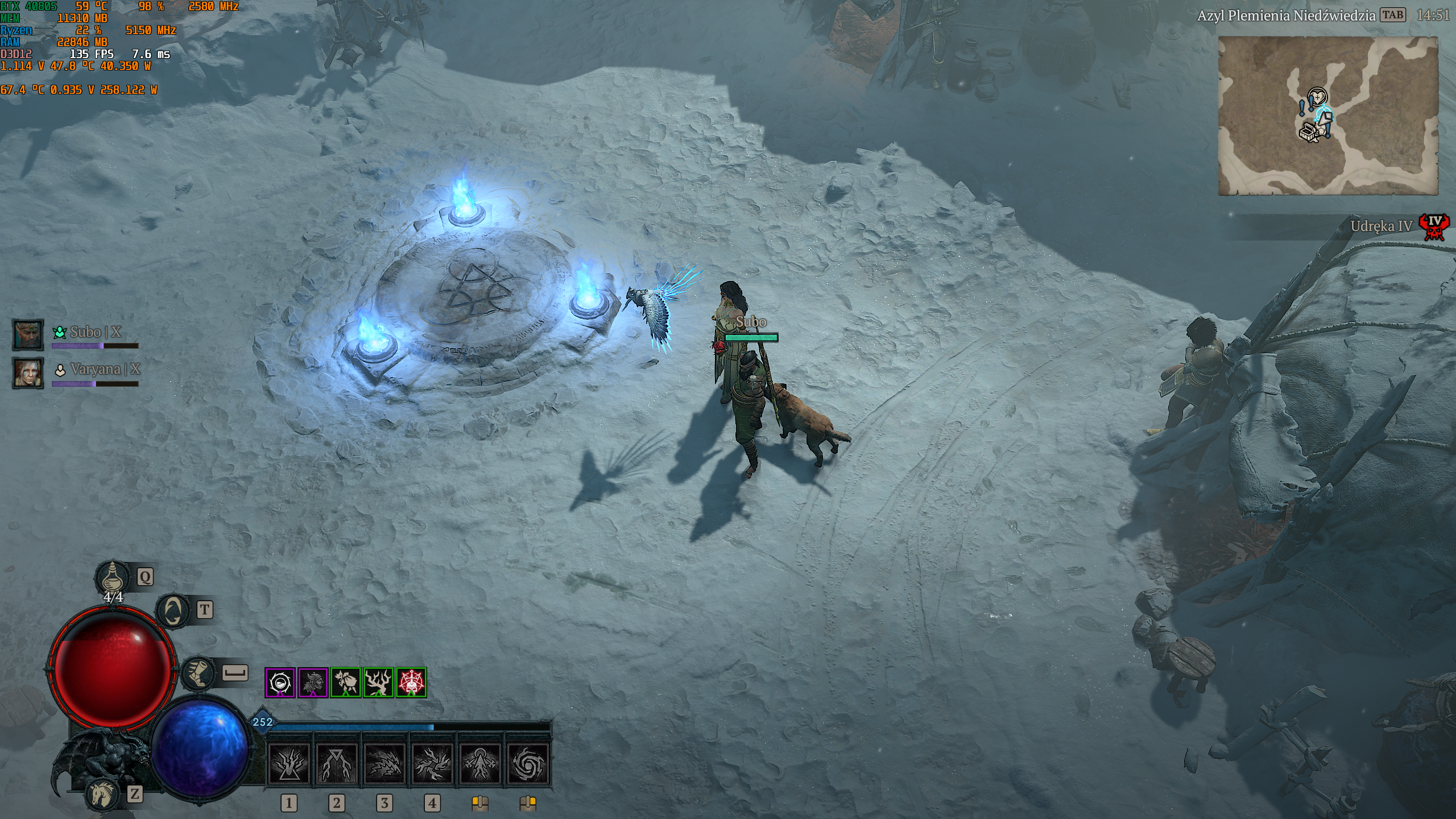Cast the crossed lightning bolts skill in slot four
Screen dimensions: 1456x819
click(x=432, y=763)
